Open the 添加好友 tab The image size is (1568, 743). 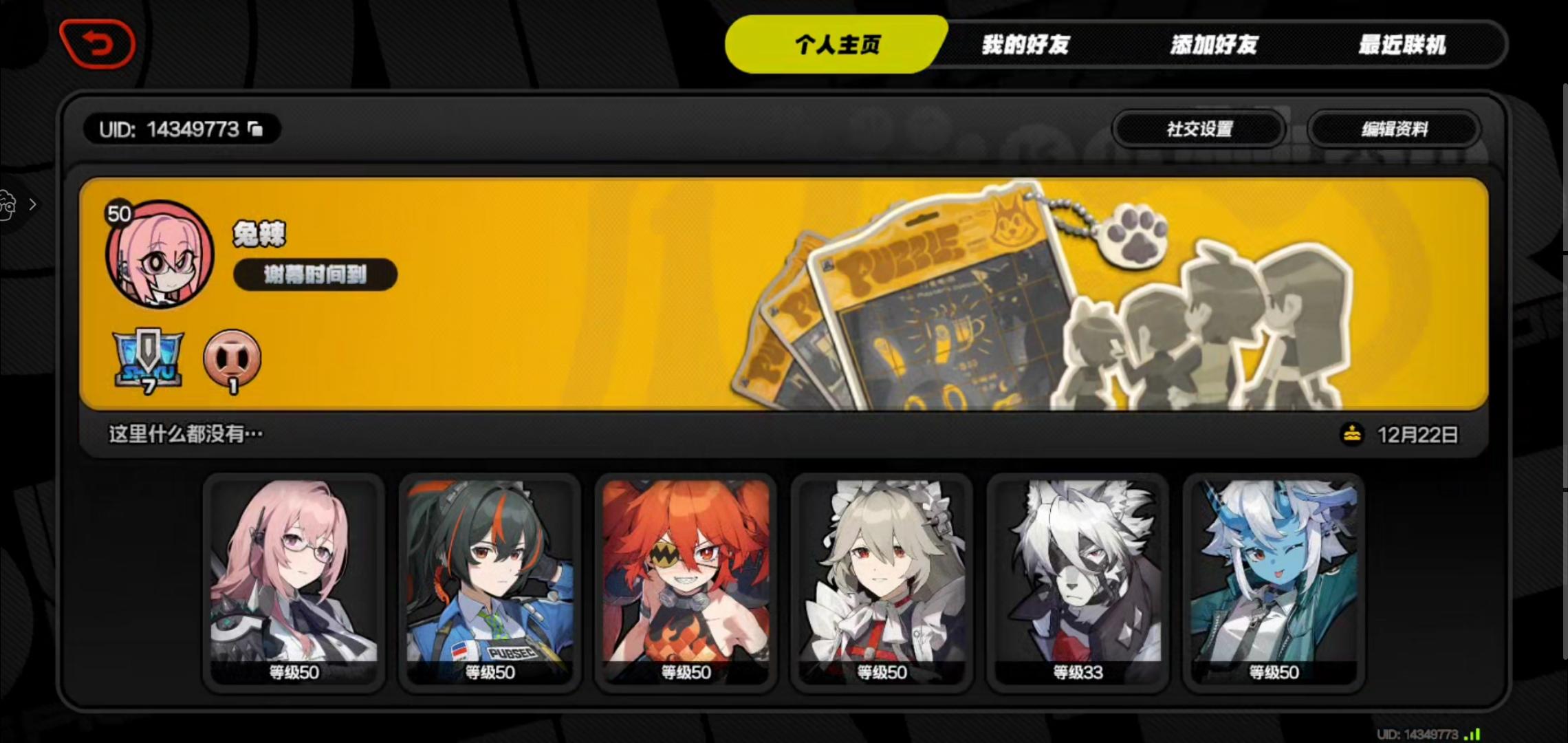[x=1214, y=46]
